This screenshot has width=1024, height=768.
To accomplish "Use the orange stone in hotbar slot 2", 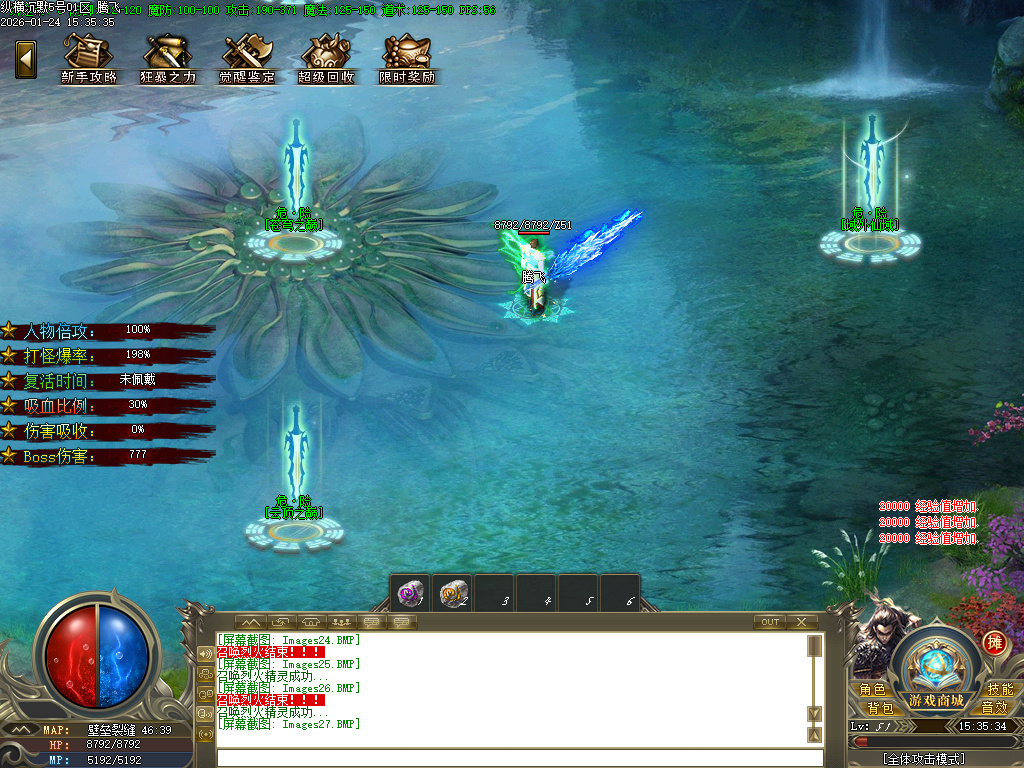I will pos(452,593).
